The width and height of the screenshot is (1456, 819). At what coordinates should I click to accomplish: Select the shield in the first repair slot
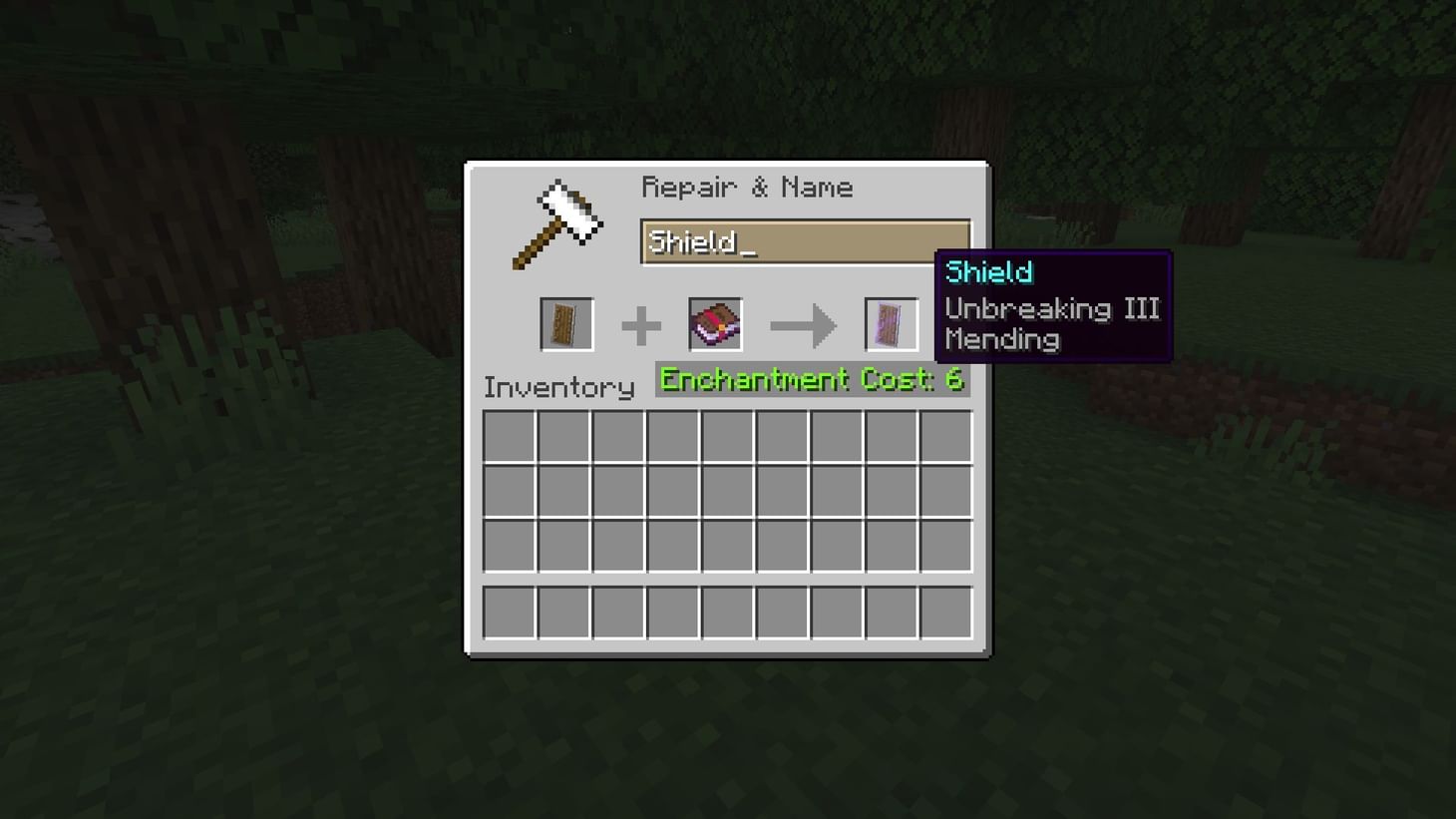point(565,323)
